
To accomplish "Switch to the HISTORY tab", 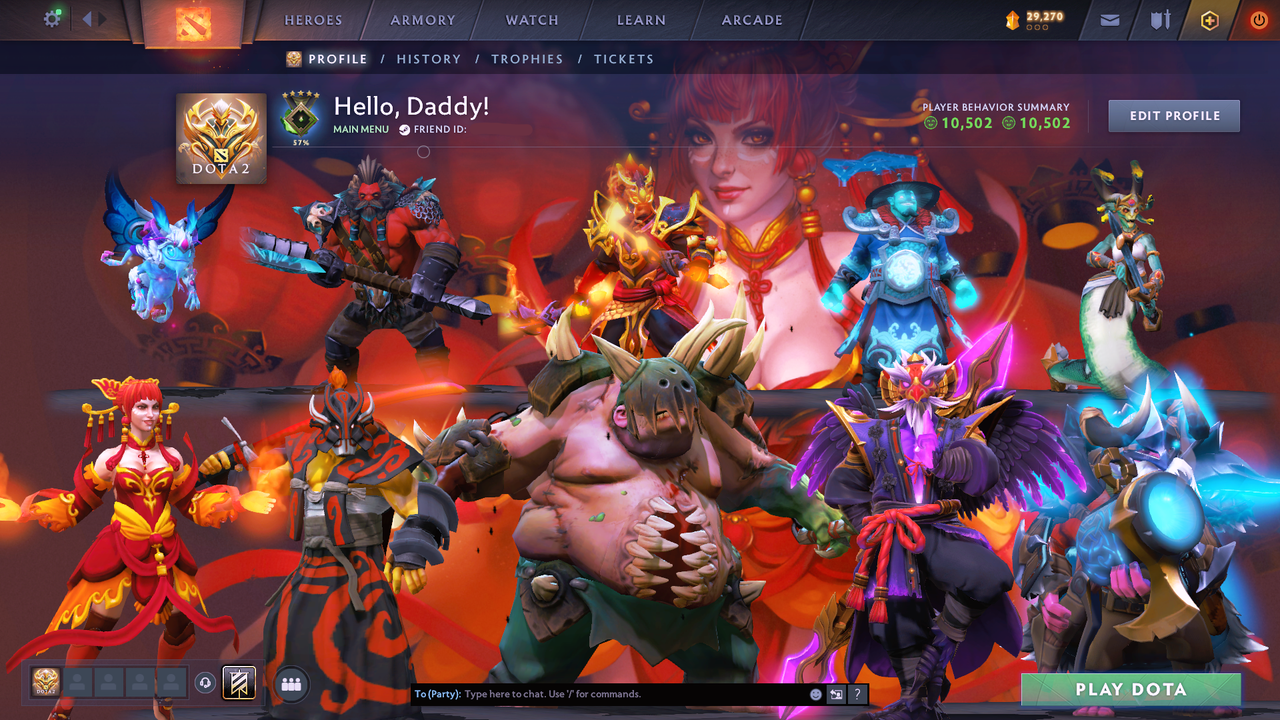I will tap(428, 59).
